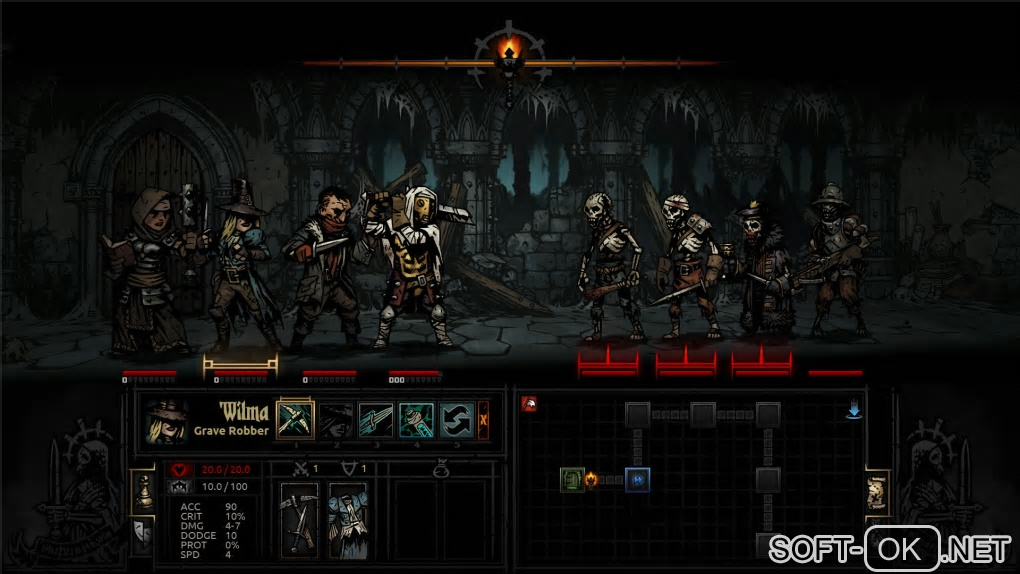The image size is (1020, 574).
Task: Inspect the pickaxe and dagger weapon slot
Action: [x=299, y=518]
